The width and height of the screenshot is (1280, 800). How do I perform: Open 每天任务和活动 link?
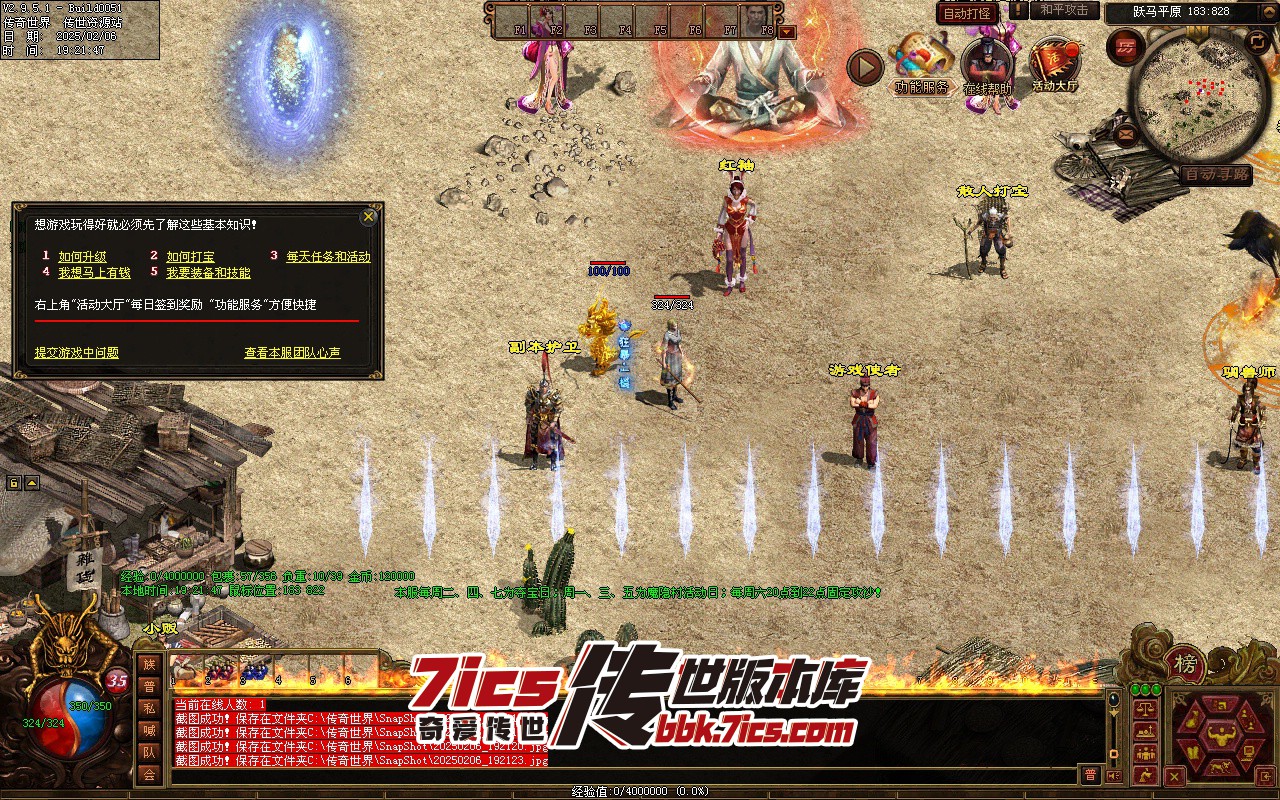(328, 257)
